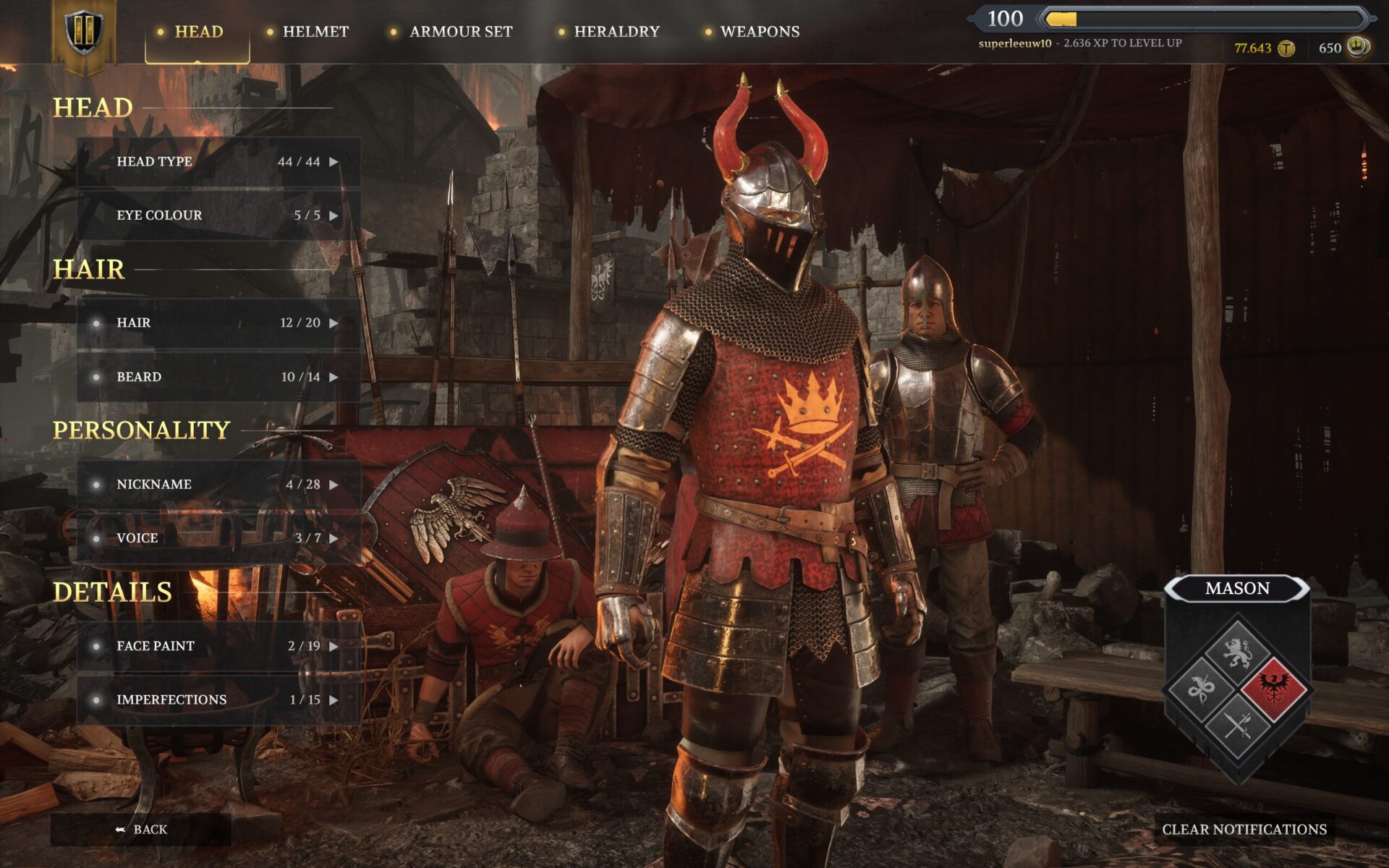Select the red eagle faction emblem
Image resolution: width=1389 pixels, height=868 pixels.
1275,687
